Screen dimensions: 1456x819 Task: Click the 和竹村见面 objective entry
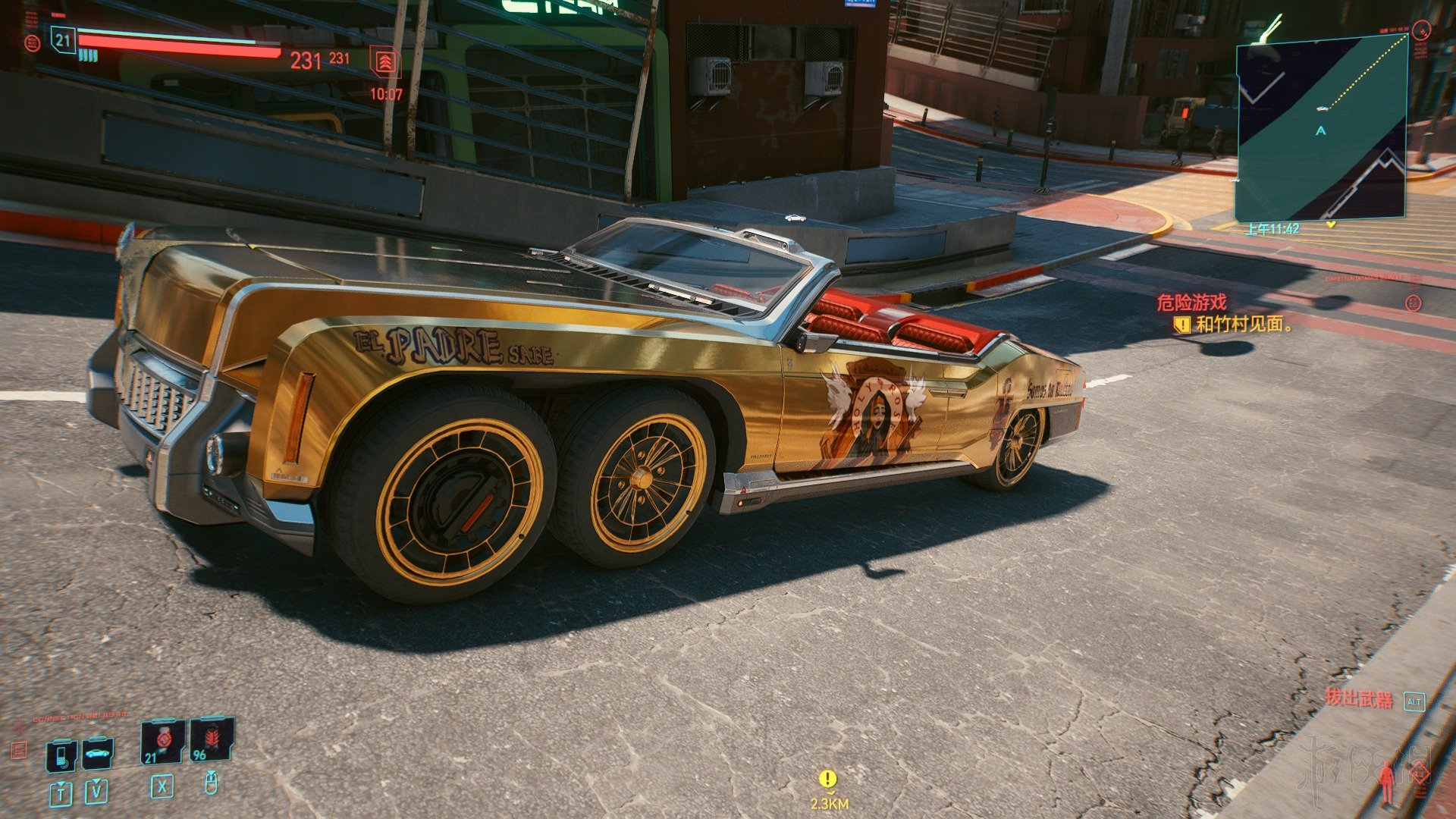pos(1242,325)
